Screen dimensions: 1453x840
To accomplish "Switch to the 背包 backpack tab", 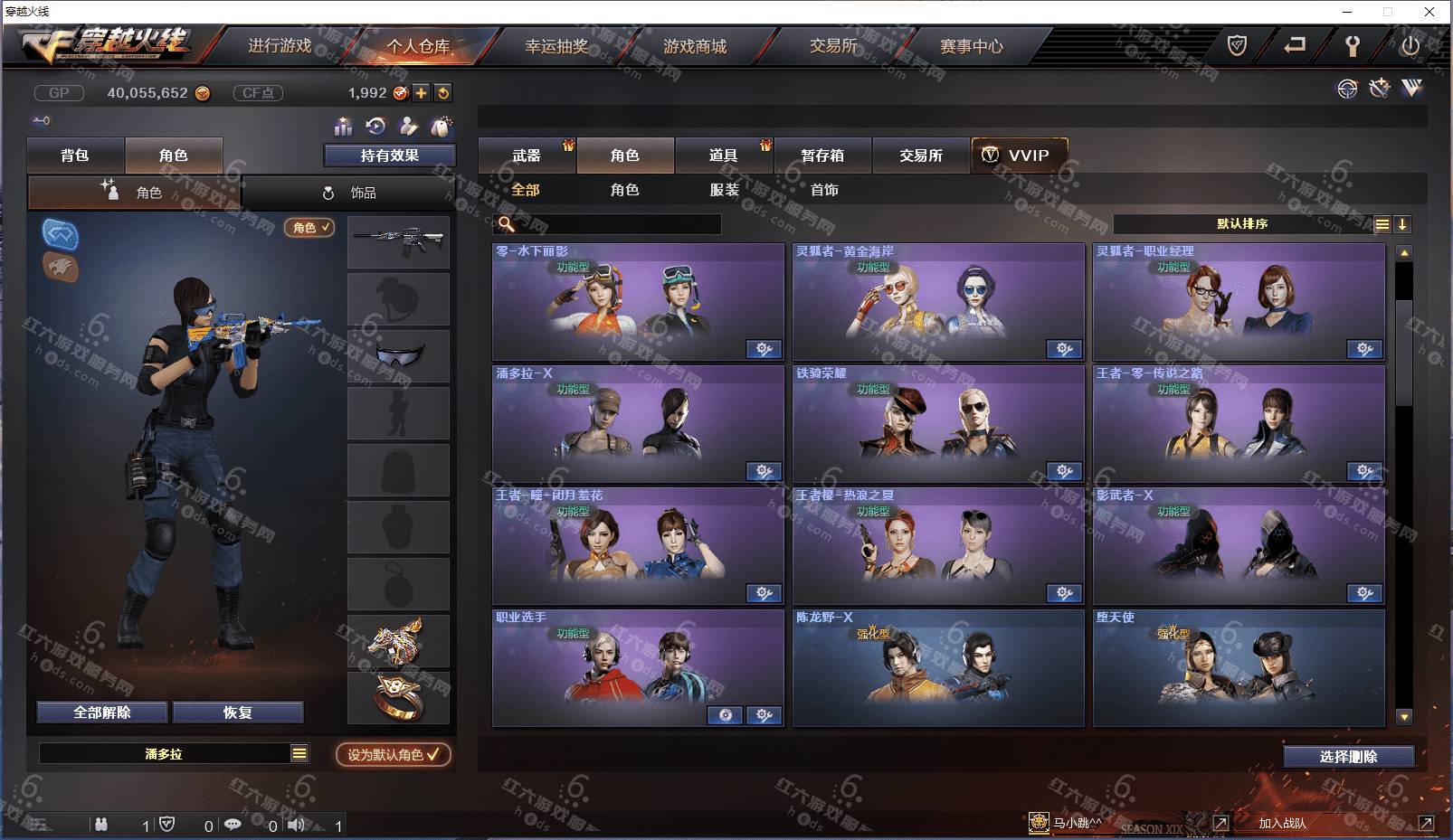I will pyautogui.click(x=75, y=156).
